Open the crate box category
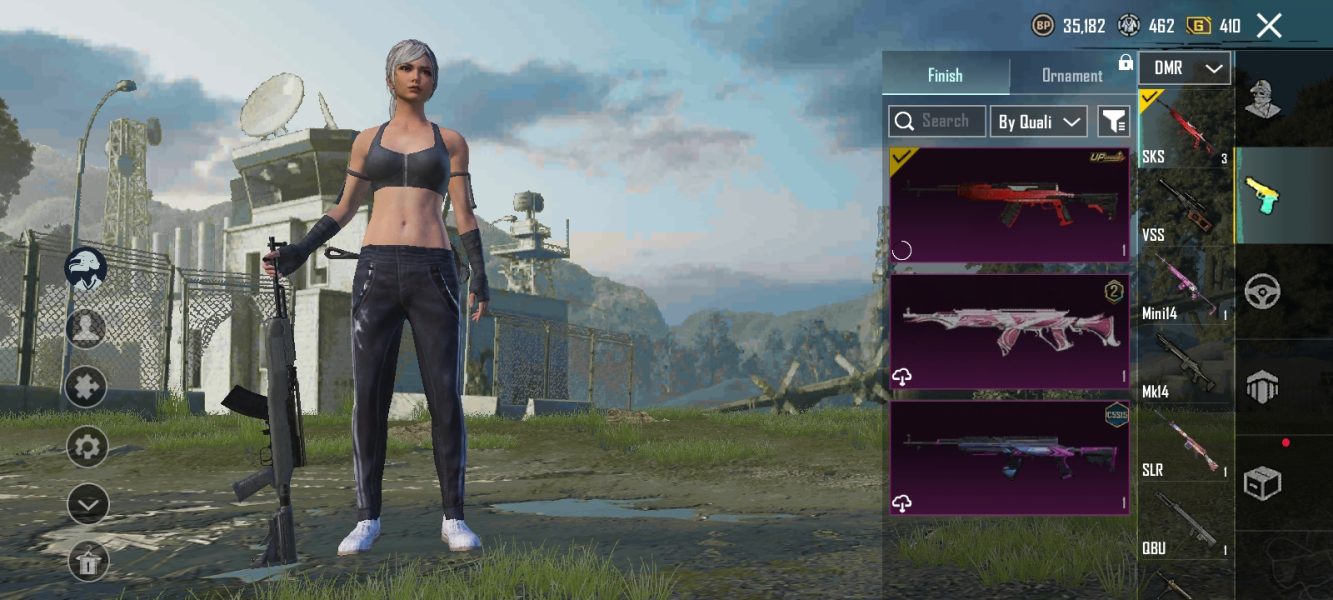The height and width of the screenshot is (600, 1333). (x=1263, y=483)
